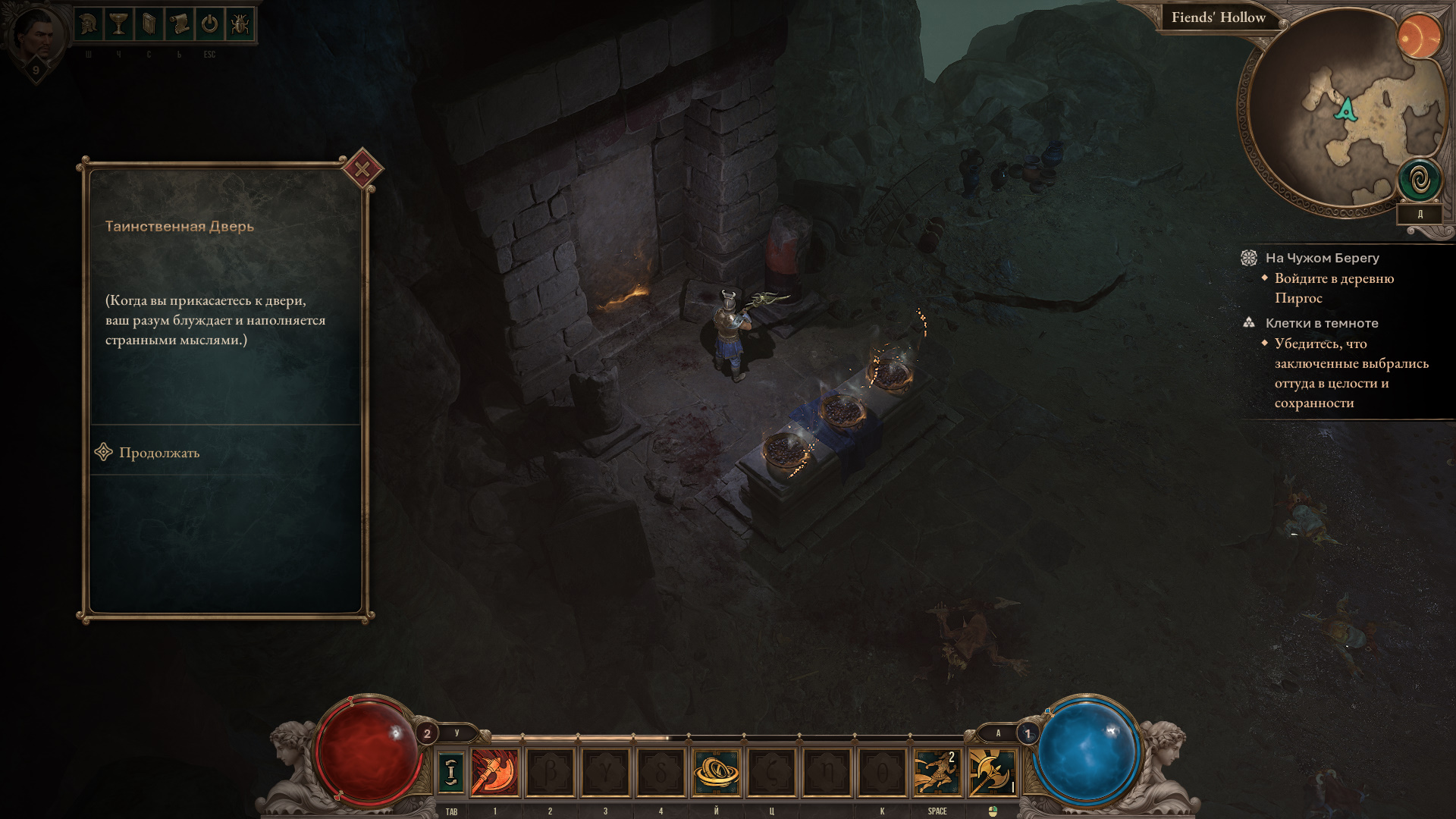The image size is (1456, 819).
Task: Choose the Продолжать dialogue option
Action: (159, 453)
